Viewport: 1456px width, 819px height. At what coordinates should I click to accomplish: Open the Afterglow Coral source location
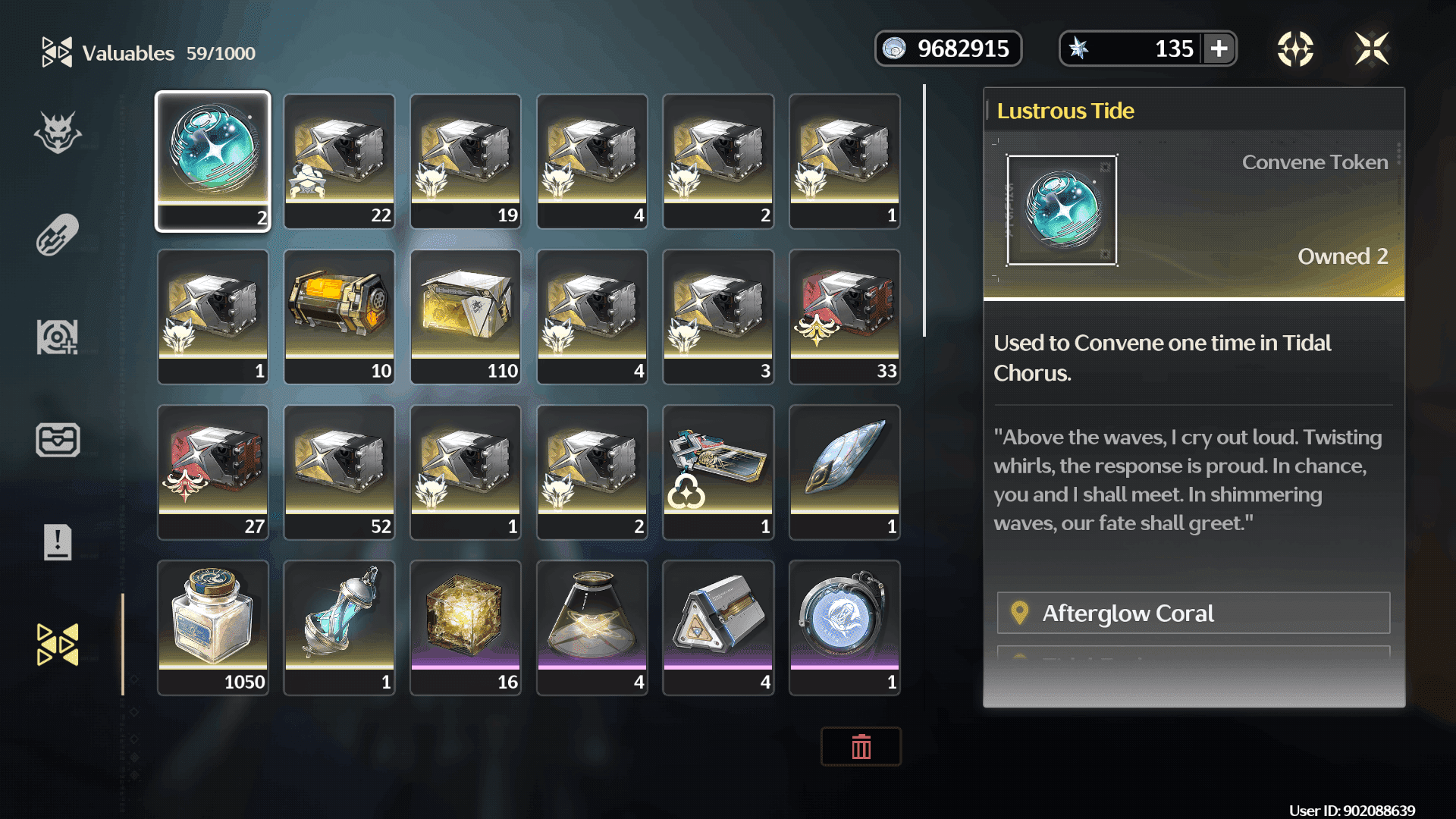pos(1193,613)
